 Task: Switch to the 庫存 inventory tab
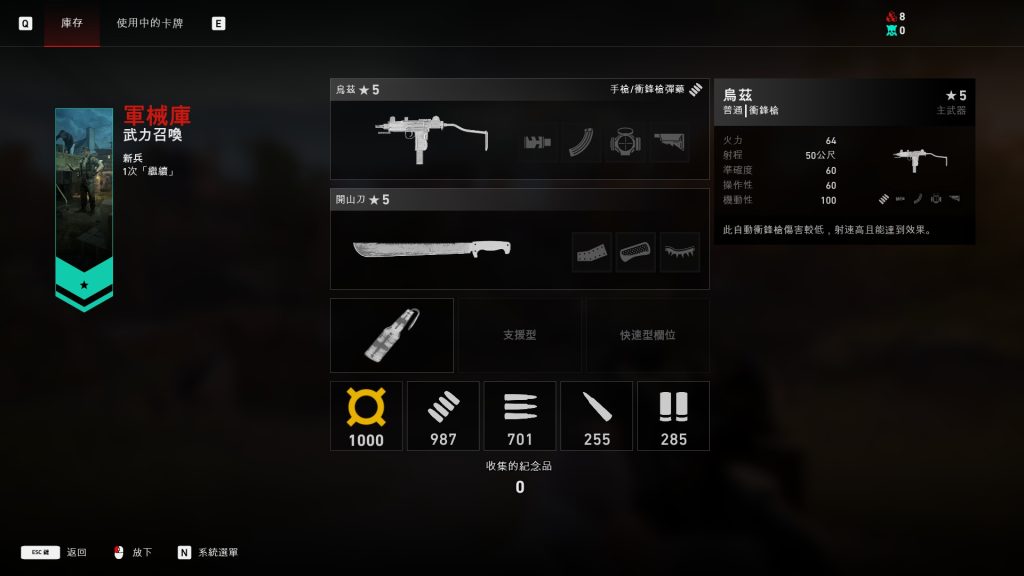pos(71,23)
